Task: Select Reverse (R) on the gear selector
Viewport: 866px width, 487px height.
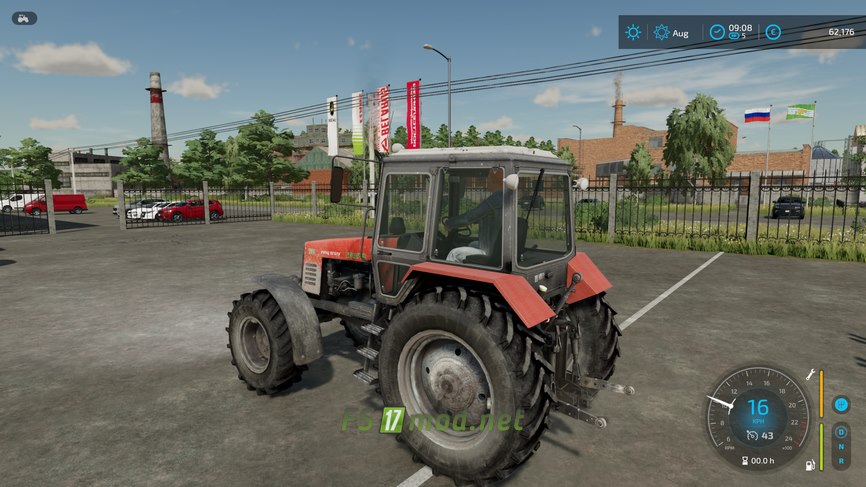Action: click(841, 459)
